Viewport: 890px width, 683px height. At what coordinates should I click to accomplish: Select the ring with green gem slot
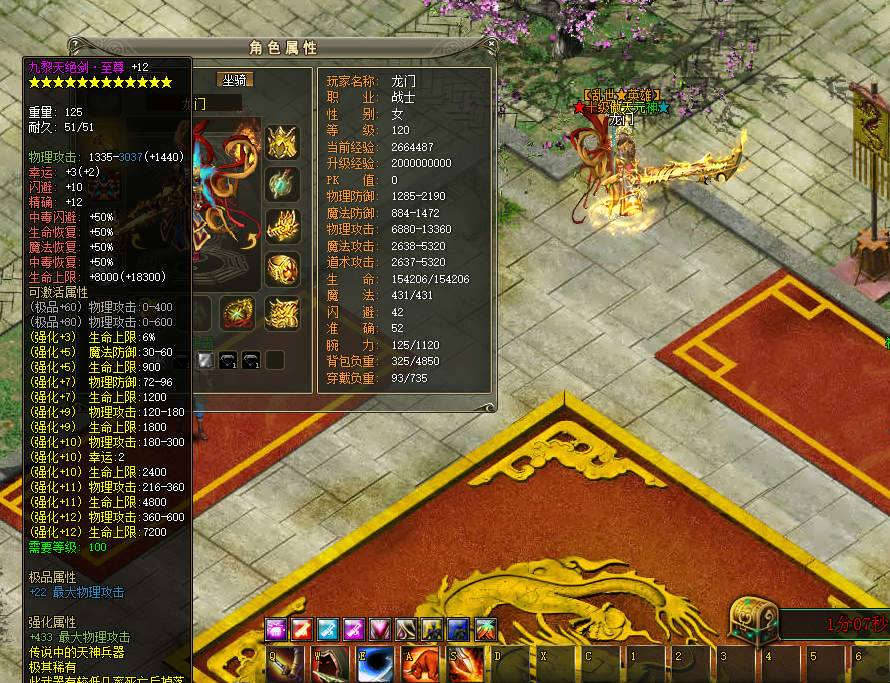(x=239, y=312)
